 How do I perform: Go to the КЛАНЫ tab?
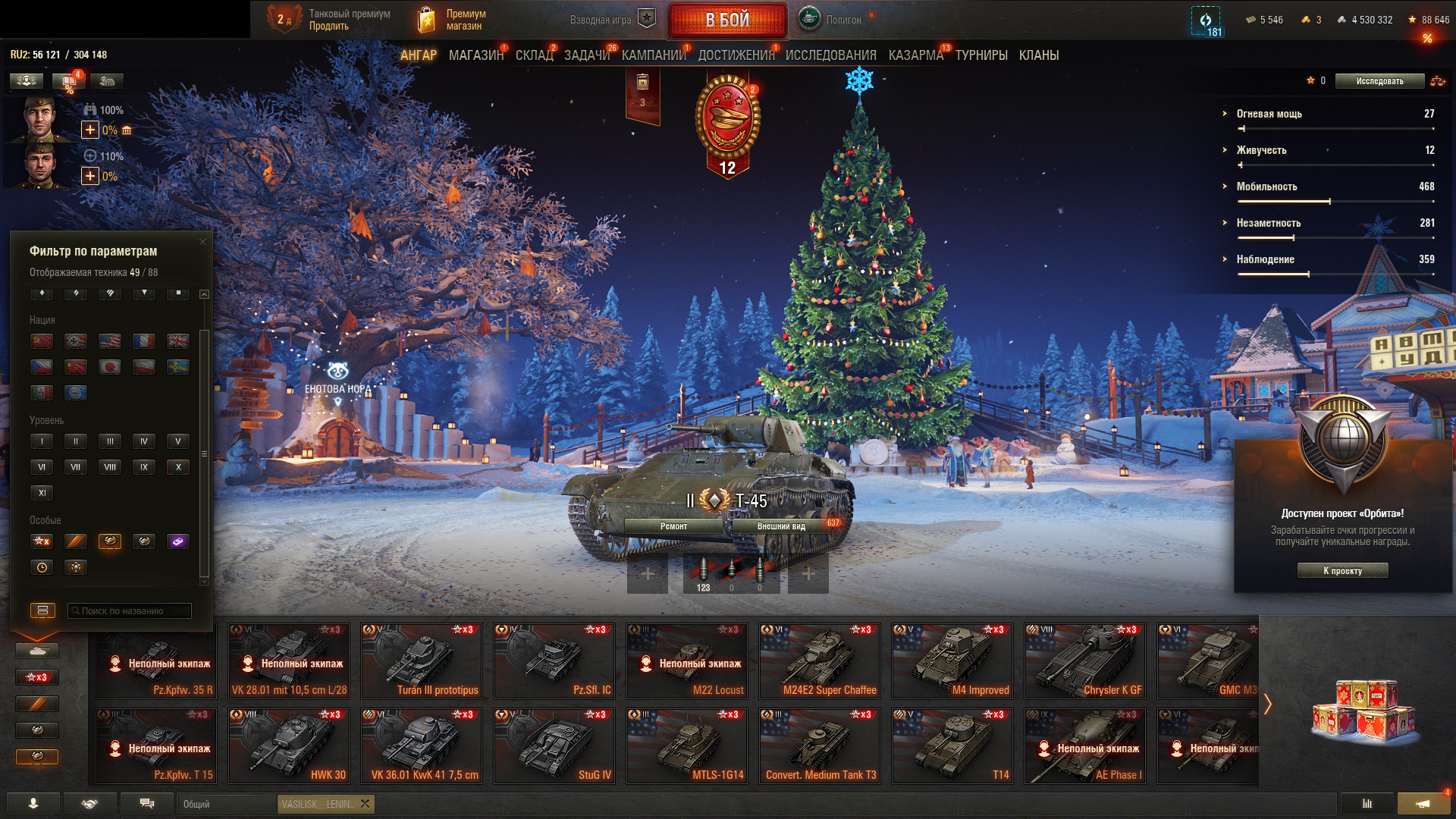pos(1038,55)
